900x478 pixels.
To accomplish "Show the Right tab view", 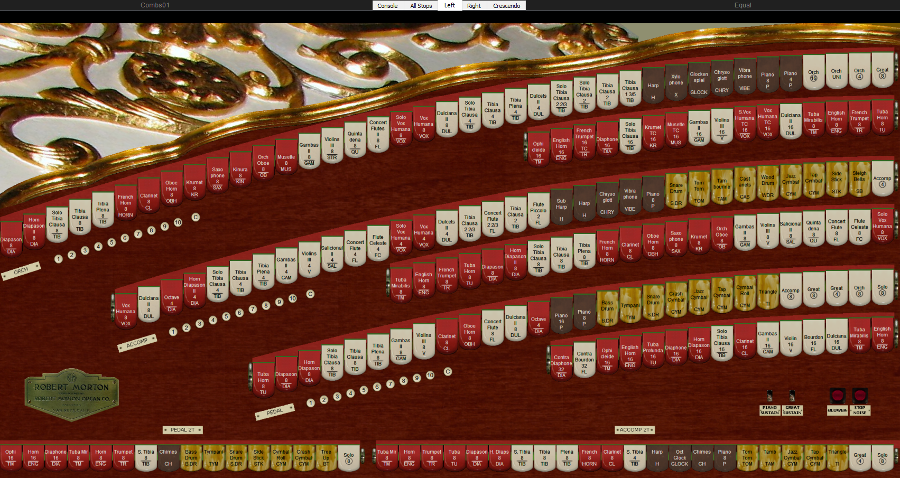I will point(473,5).
